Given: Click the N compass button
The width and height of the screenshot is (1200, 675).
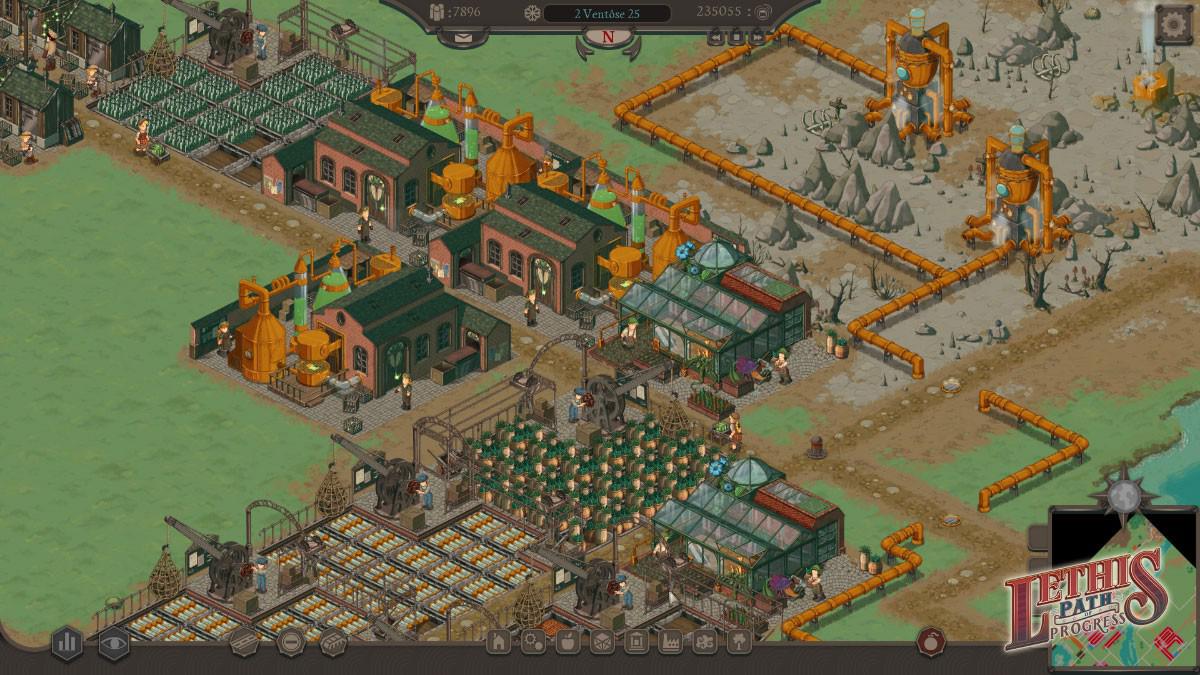Looking at the screenshot, I should (x=606, y=37).
